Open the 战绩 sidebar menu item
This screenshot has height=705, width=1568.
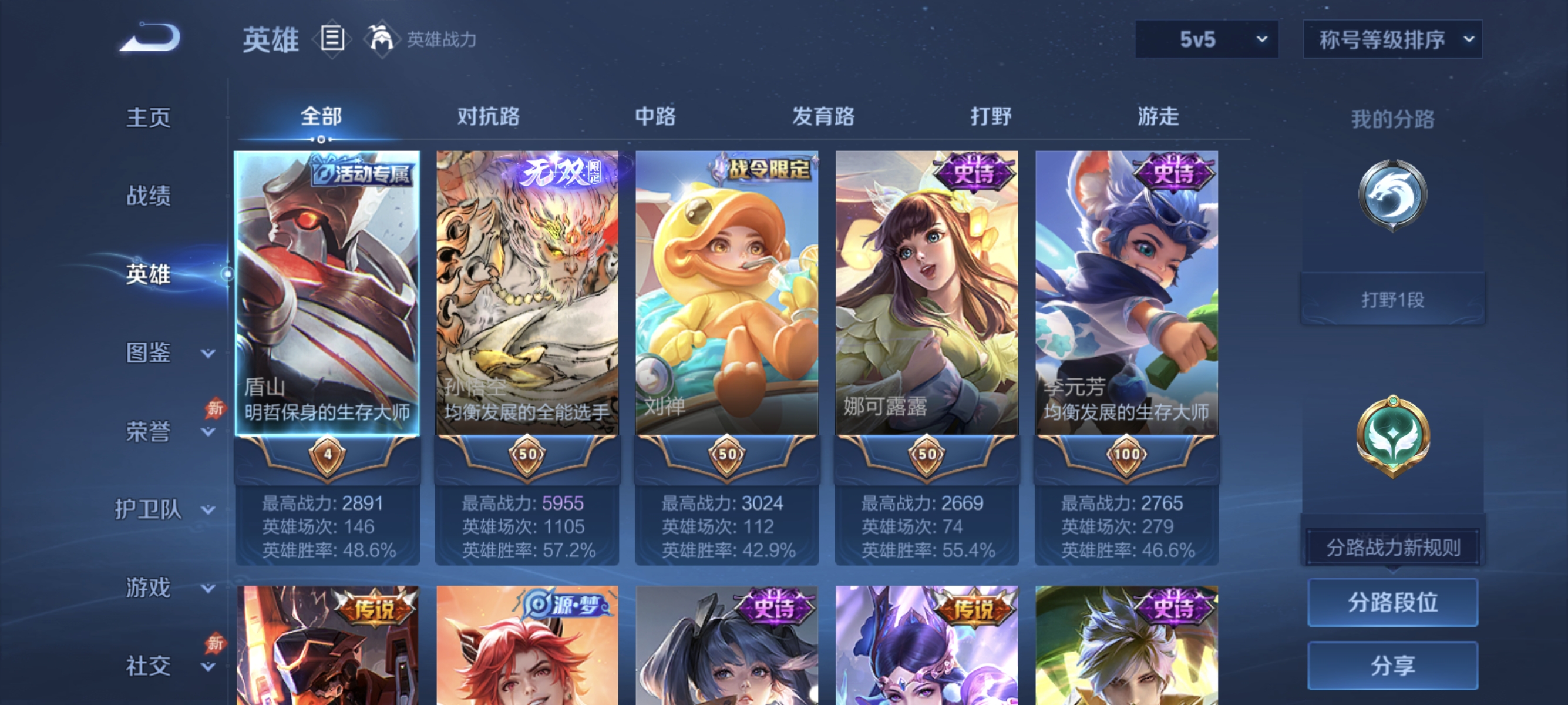(x=149, y=196)
